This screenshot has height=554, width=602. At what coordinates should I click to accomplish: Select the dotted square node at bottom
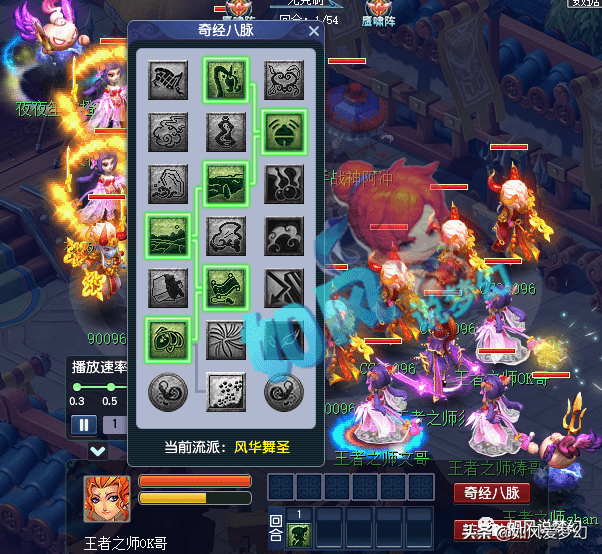coord(224,391)
